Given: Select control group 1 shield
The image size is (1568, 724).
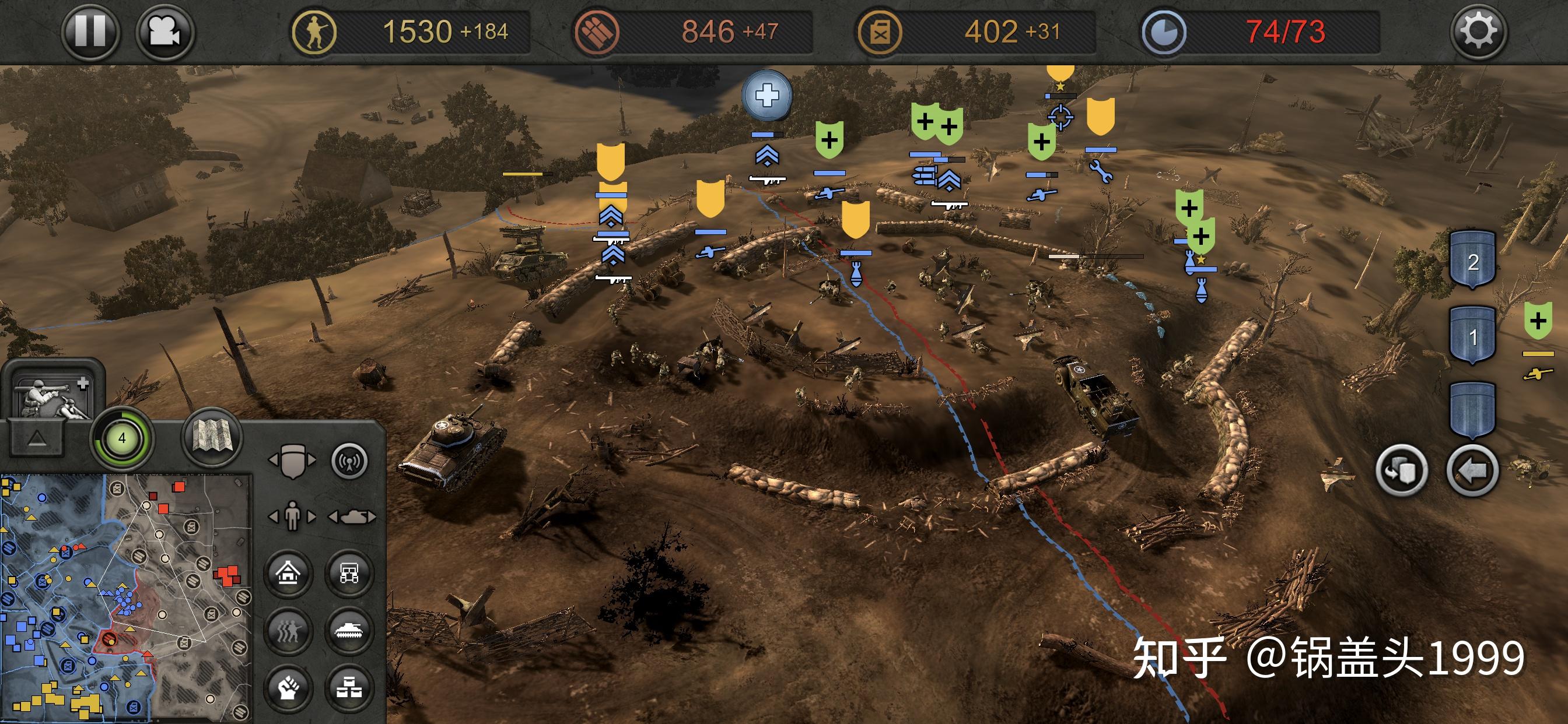Looking at the screenshot, I should 1472,335.
